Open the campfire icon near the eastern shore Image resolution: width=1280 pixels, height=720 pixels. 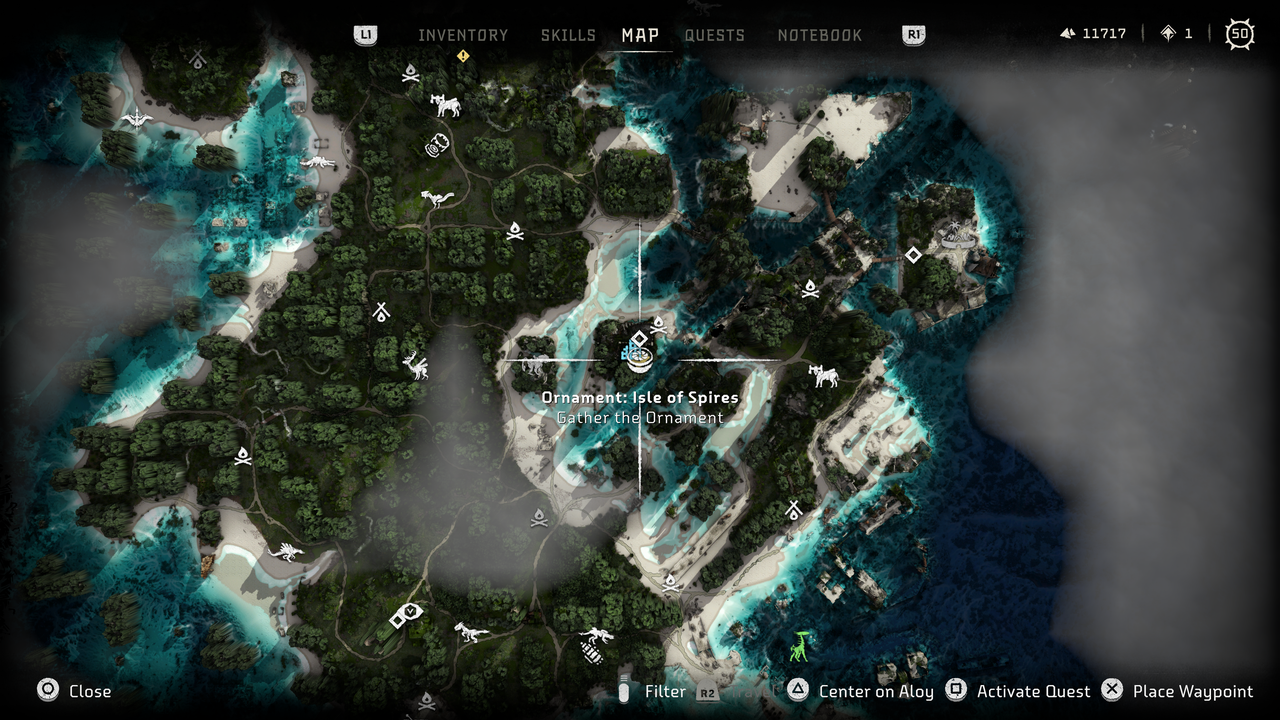811,289
